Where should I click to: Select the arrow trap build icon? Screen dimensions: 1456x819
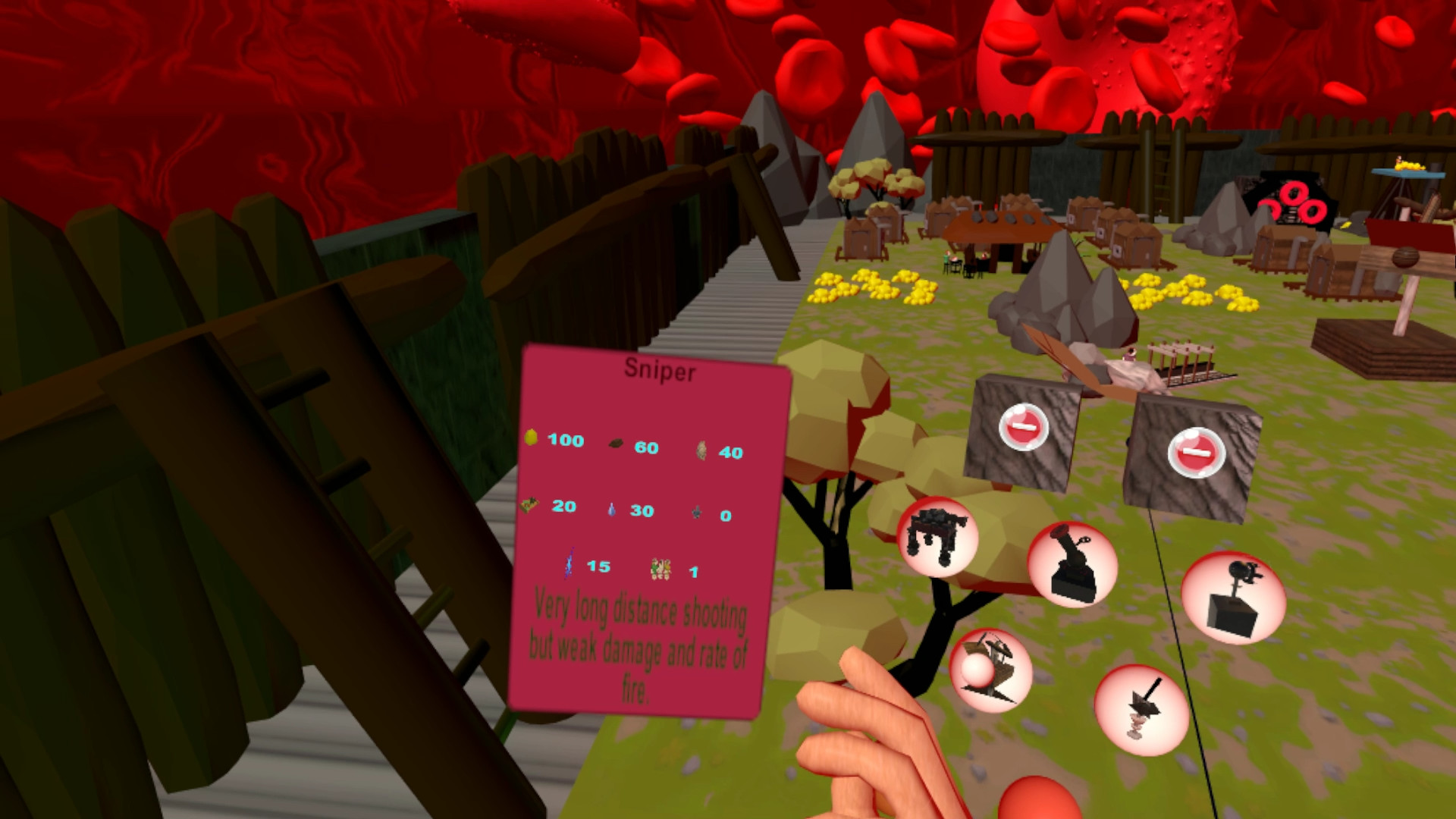pyautogui.click(x=1141, y=708)
